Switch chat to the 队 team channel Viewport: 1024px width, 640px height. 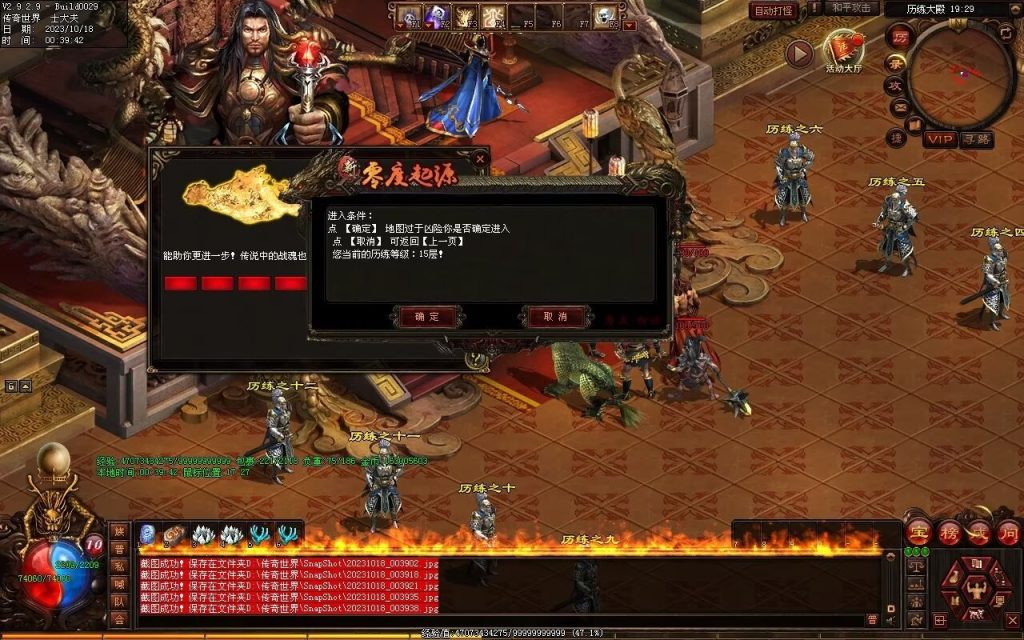click(119, 601)
